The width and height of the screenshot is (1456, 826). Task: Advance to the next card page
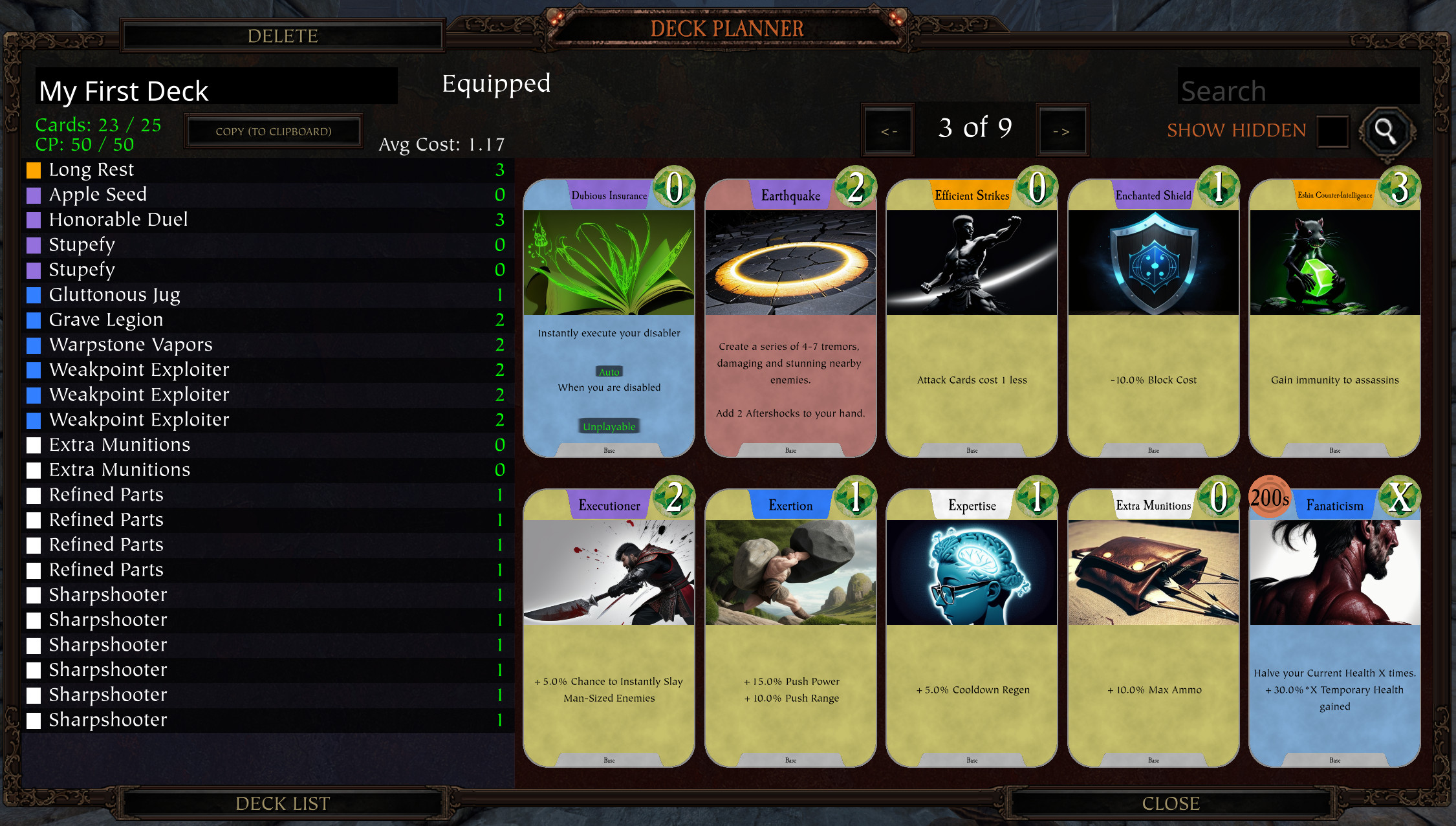click(x=1061, y=131)
